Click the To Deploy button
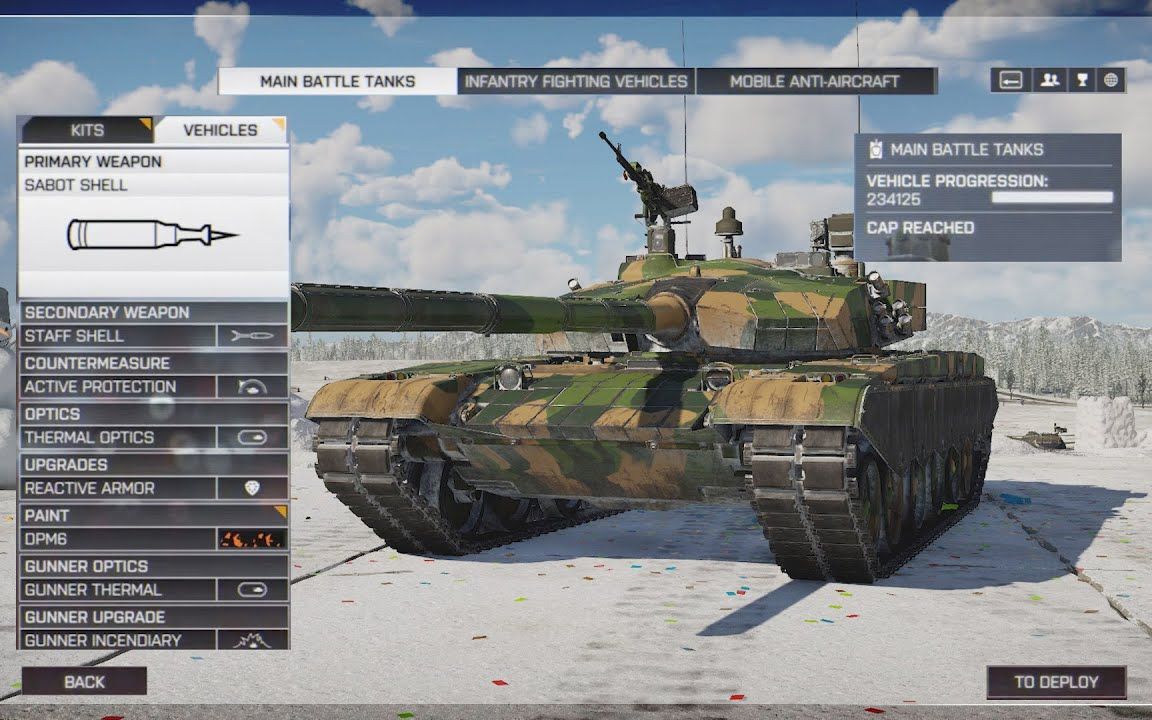This screenshot has height=720, width=1152. [x=1056, y=682]
